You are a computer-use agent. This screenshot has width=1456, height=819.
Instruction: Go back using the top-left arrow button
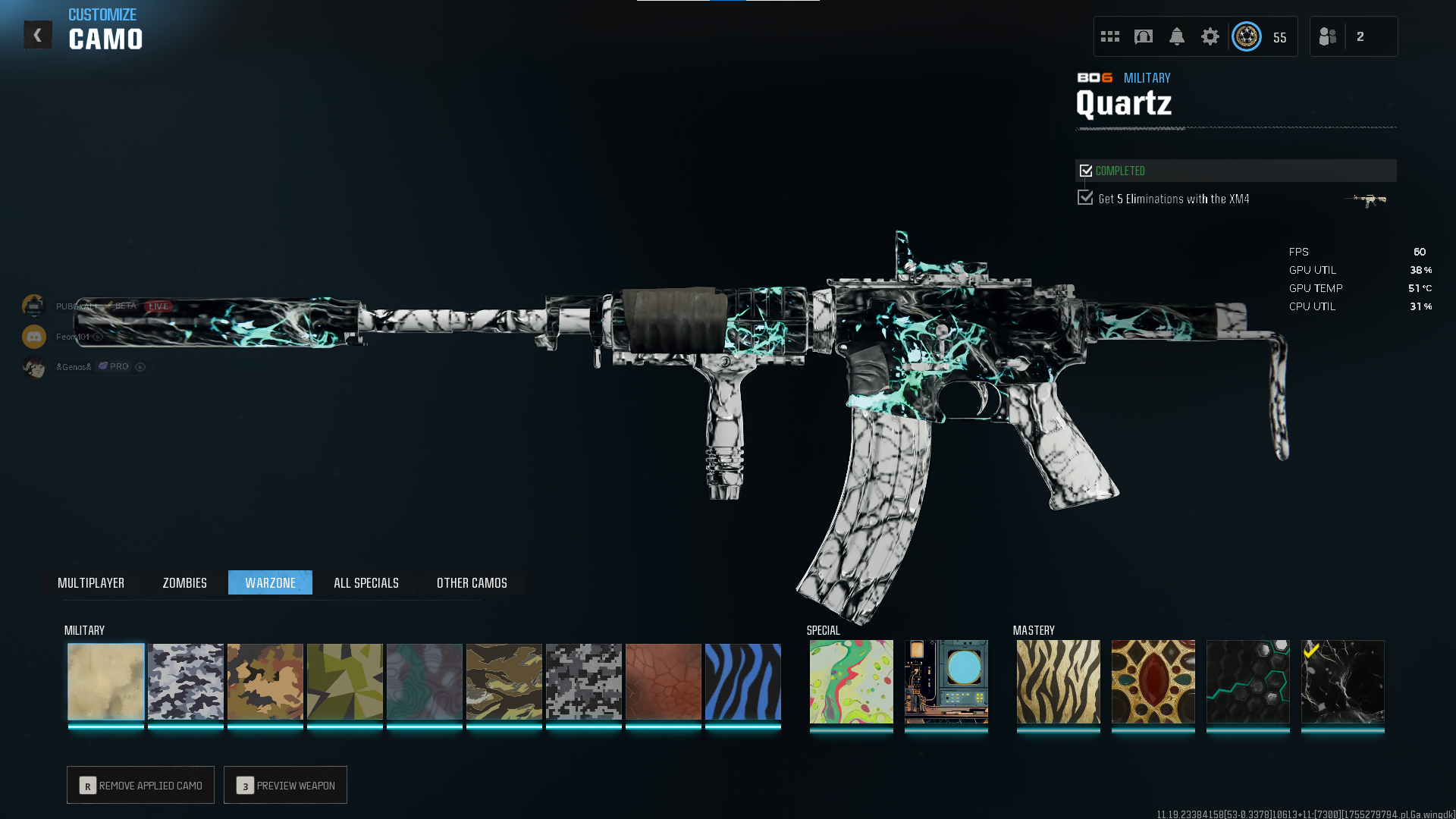[37, 35]
